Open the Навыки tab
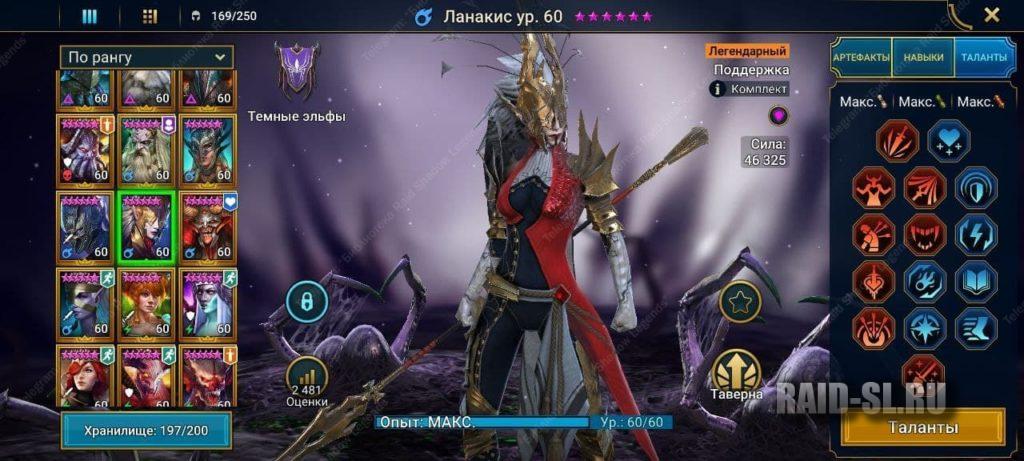Screen dimensions: 1024x461 coord(922,57)
